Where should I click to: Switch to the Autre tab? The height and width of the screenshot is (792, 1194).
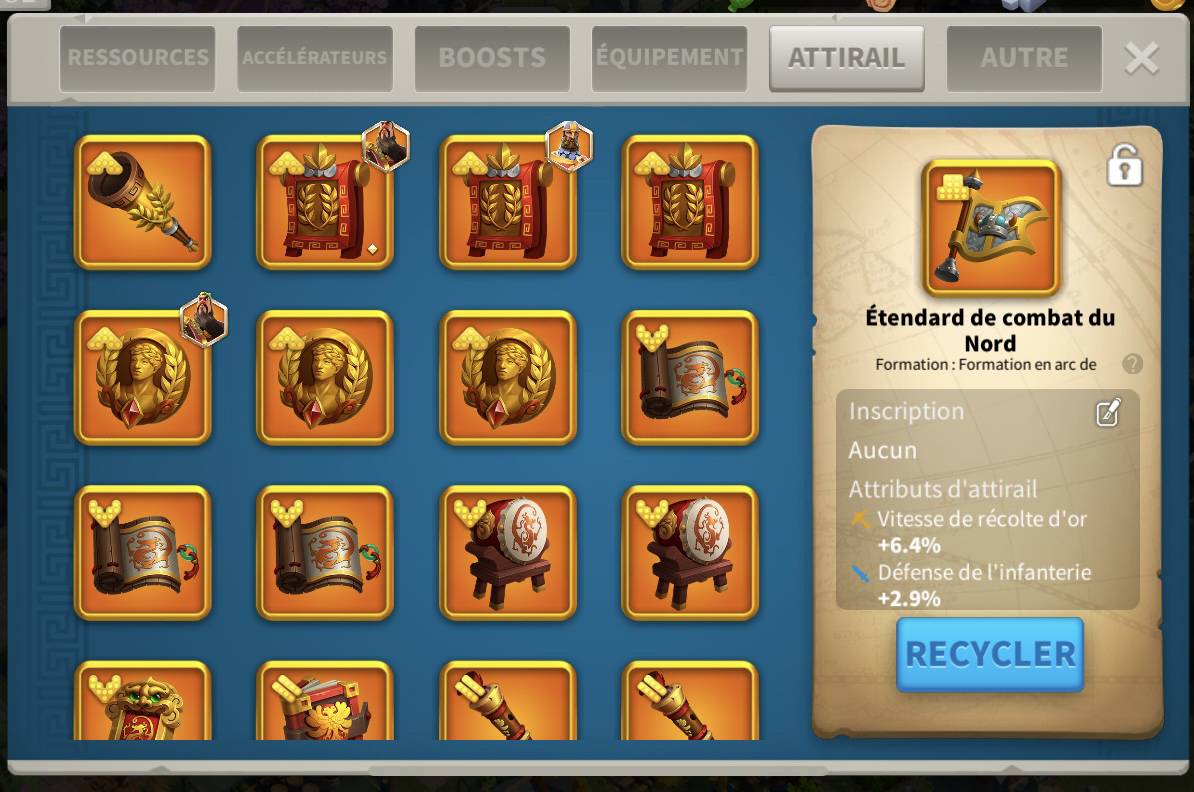tap(1024, 58)
